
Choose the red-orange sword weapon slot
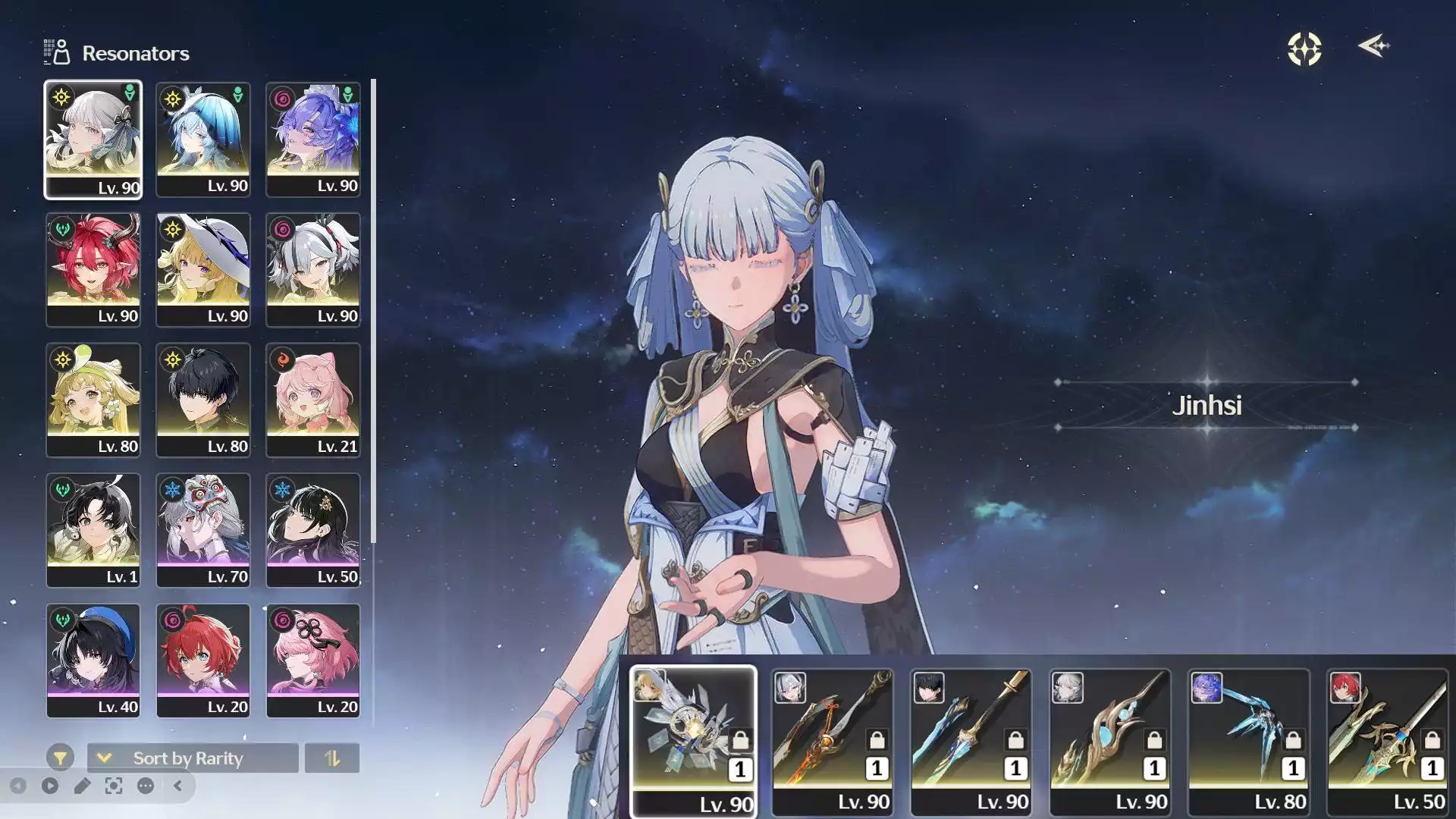tap(832, 739)
